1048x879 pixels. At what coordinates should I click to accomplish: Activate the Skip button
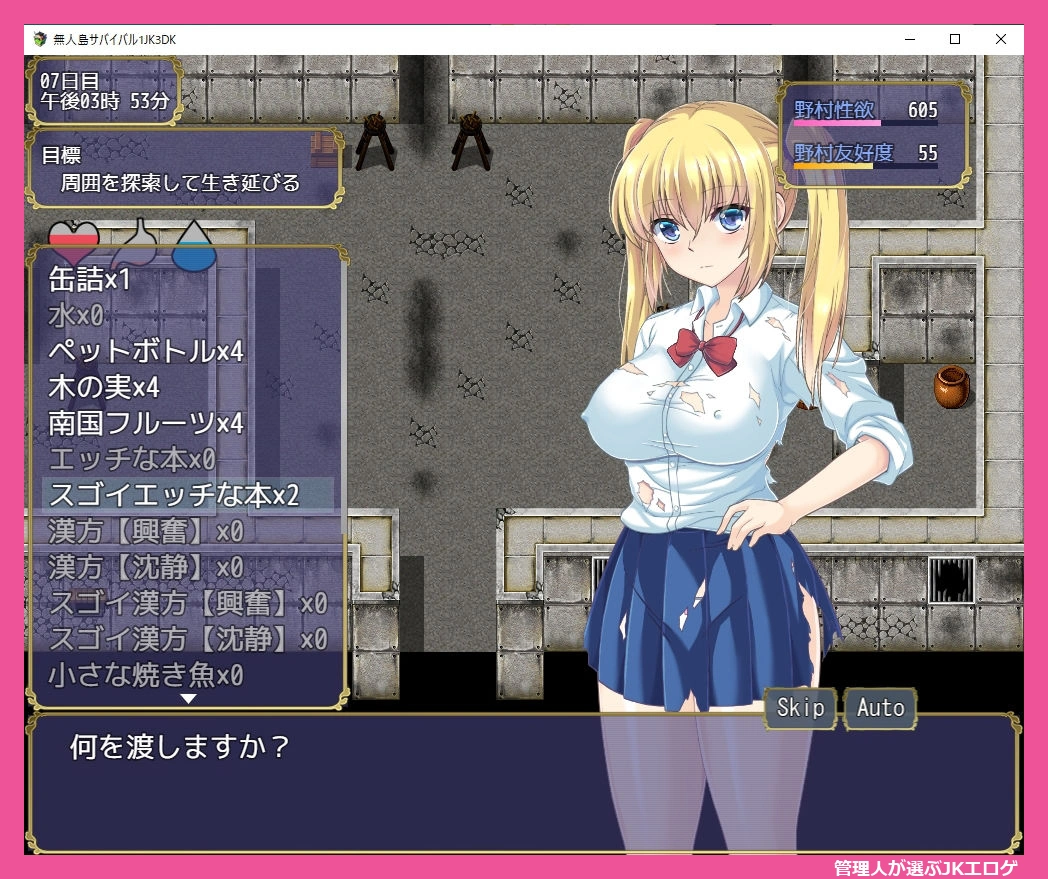pos(801,708)
